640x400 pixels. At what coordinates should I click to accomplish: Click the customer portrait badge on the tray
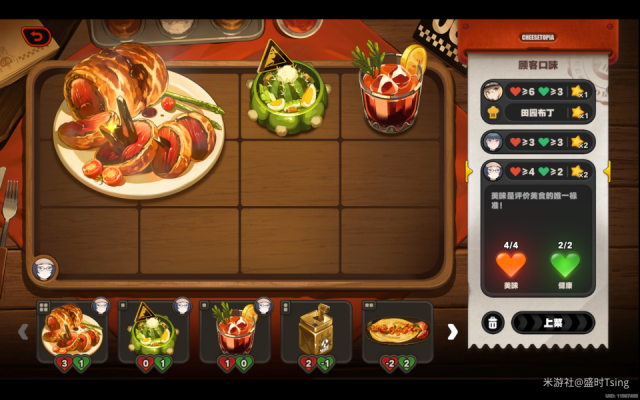[44, 268]
